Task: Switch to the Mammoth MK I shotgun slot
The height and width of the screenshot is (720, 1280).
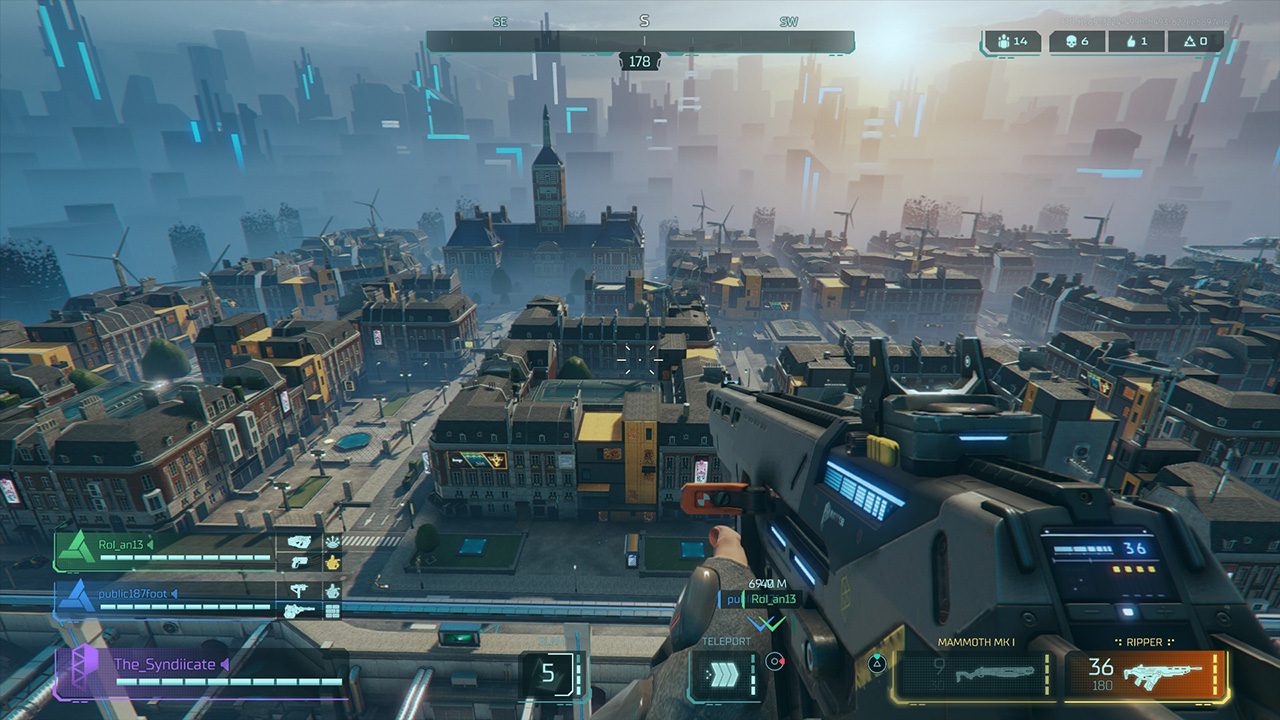Action: pyautogui.click(x=974, y=677)
